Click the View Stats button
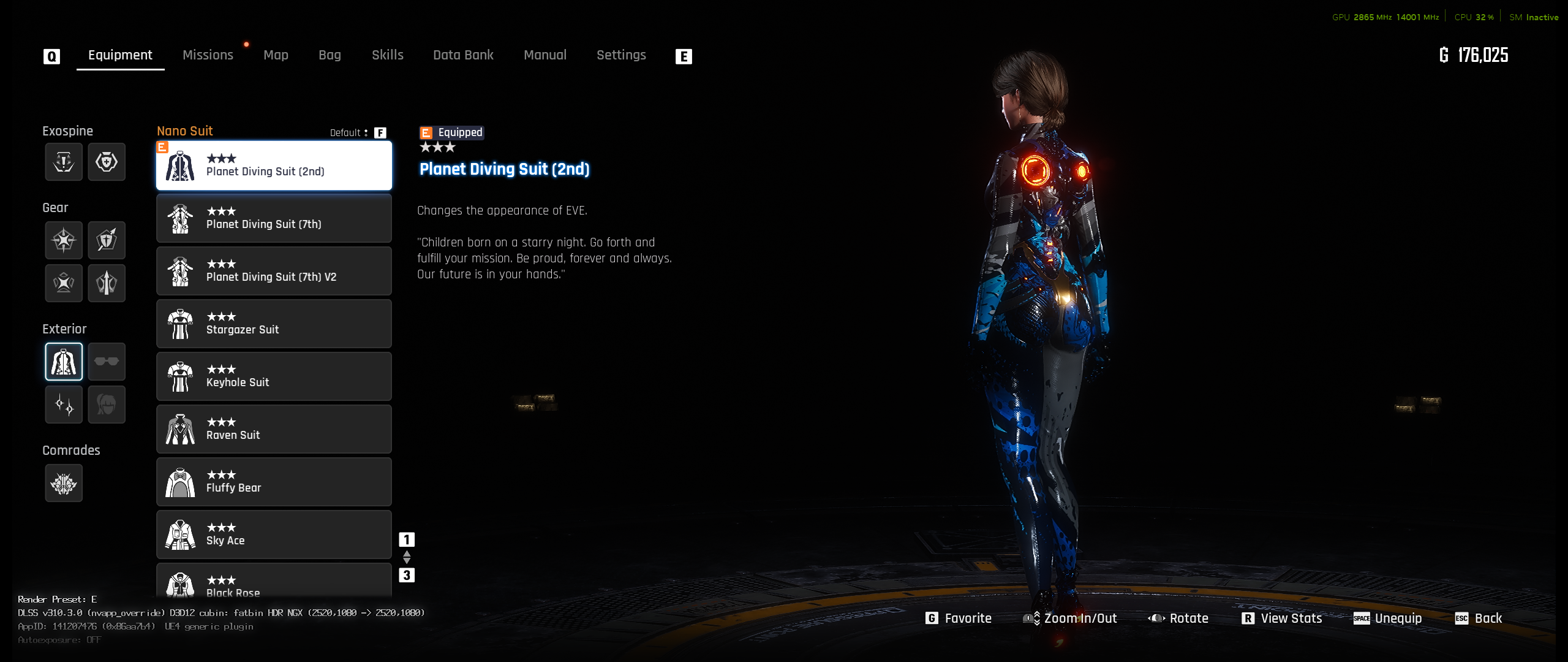The height and width of the screenshot is (662, 1568). (1282, 618)
